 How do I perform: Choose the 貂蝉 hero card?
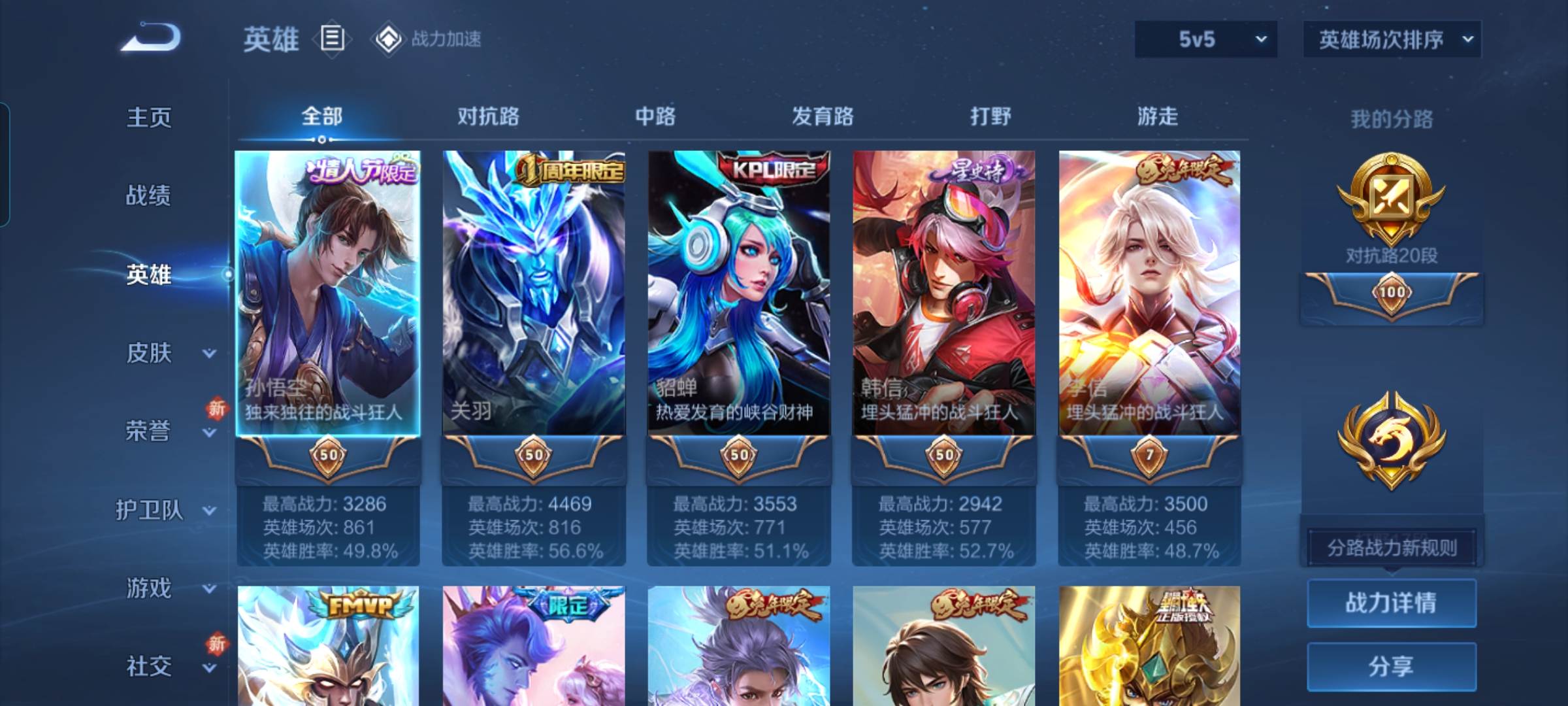(x=739, y=294)
